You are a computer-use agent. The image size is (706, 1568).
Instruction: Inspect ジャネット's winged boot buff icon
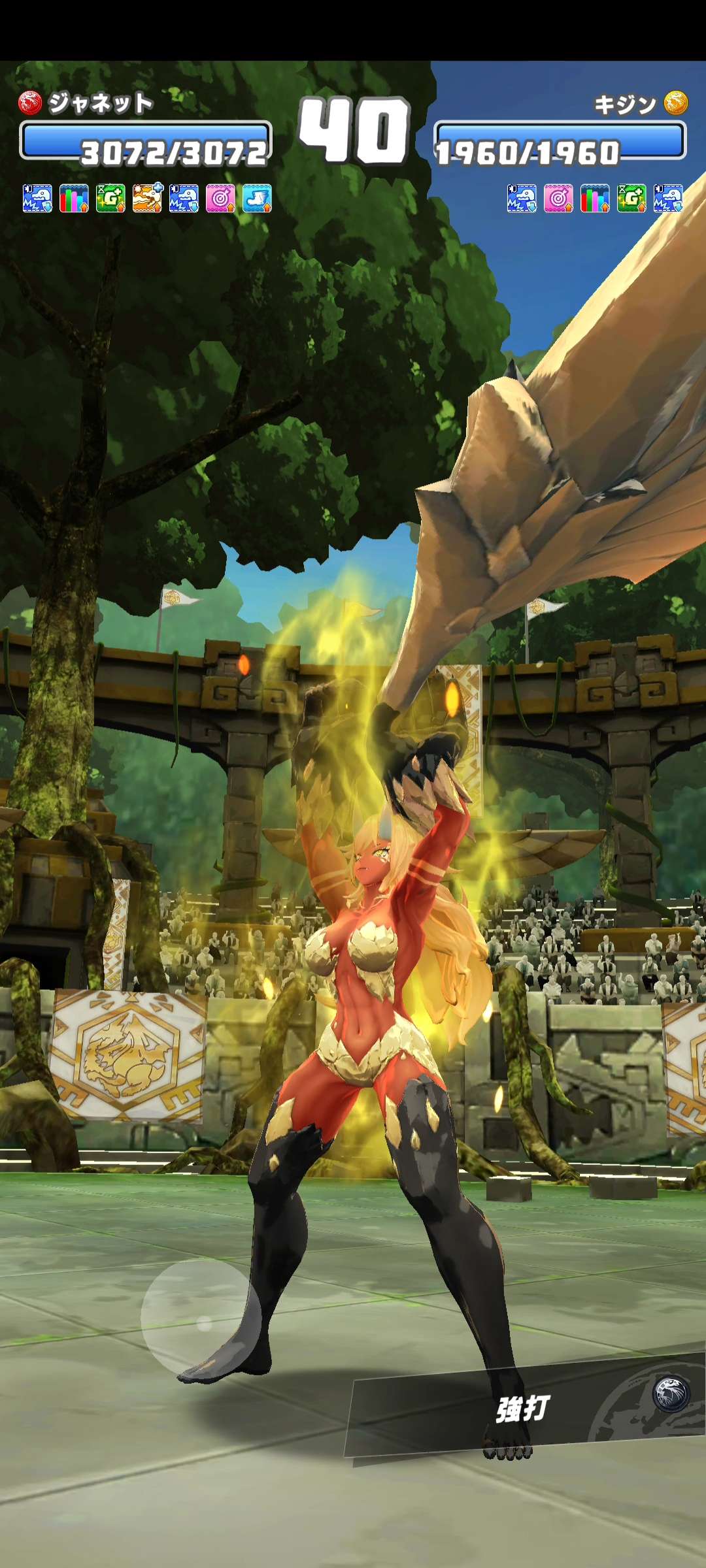[257, 198]
